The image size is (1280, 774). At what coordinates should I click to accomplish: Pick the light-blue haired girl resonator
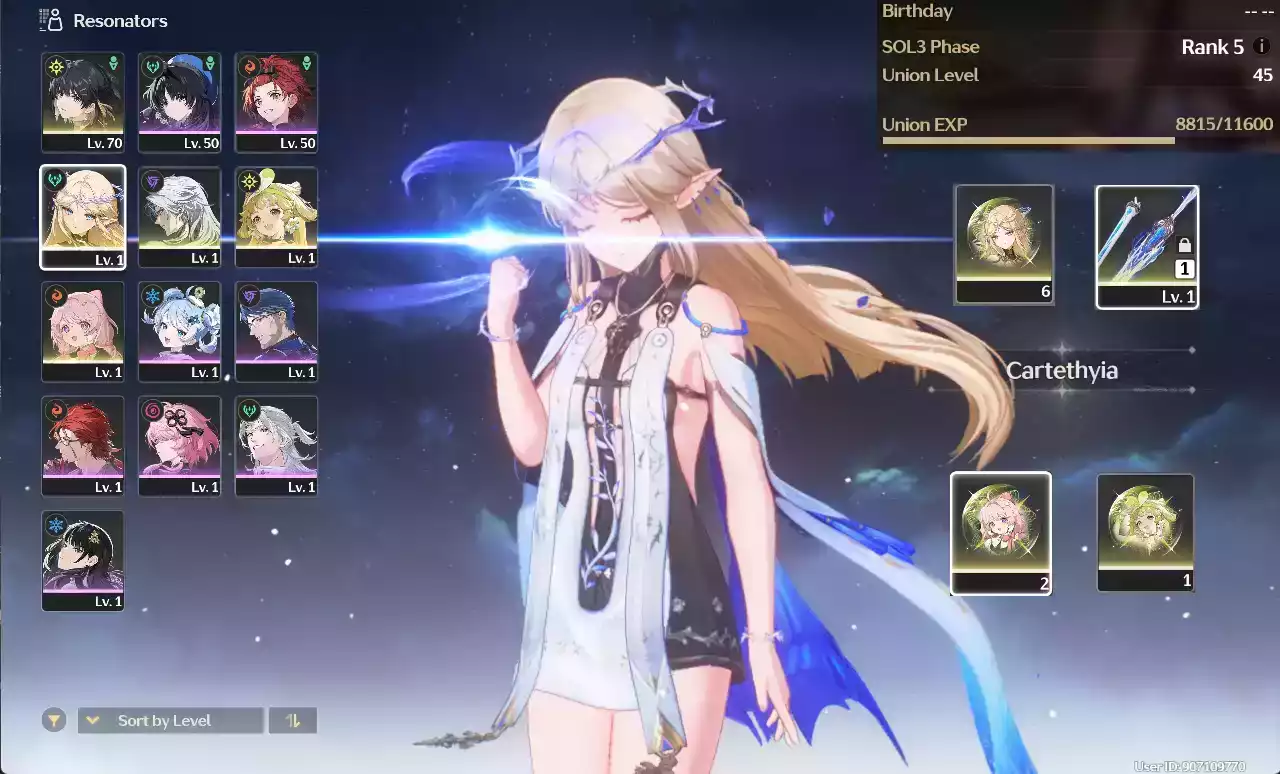[180, 331]
